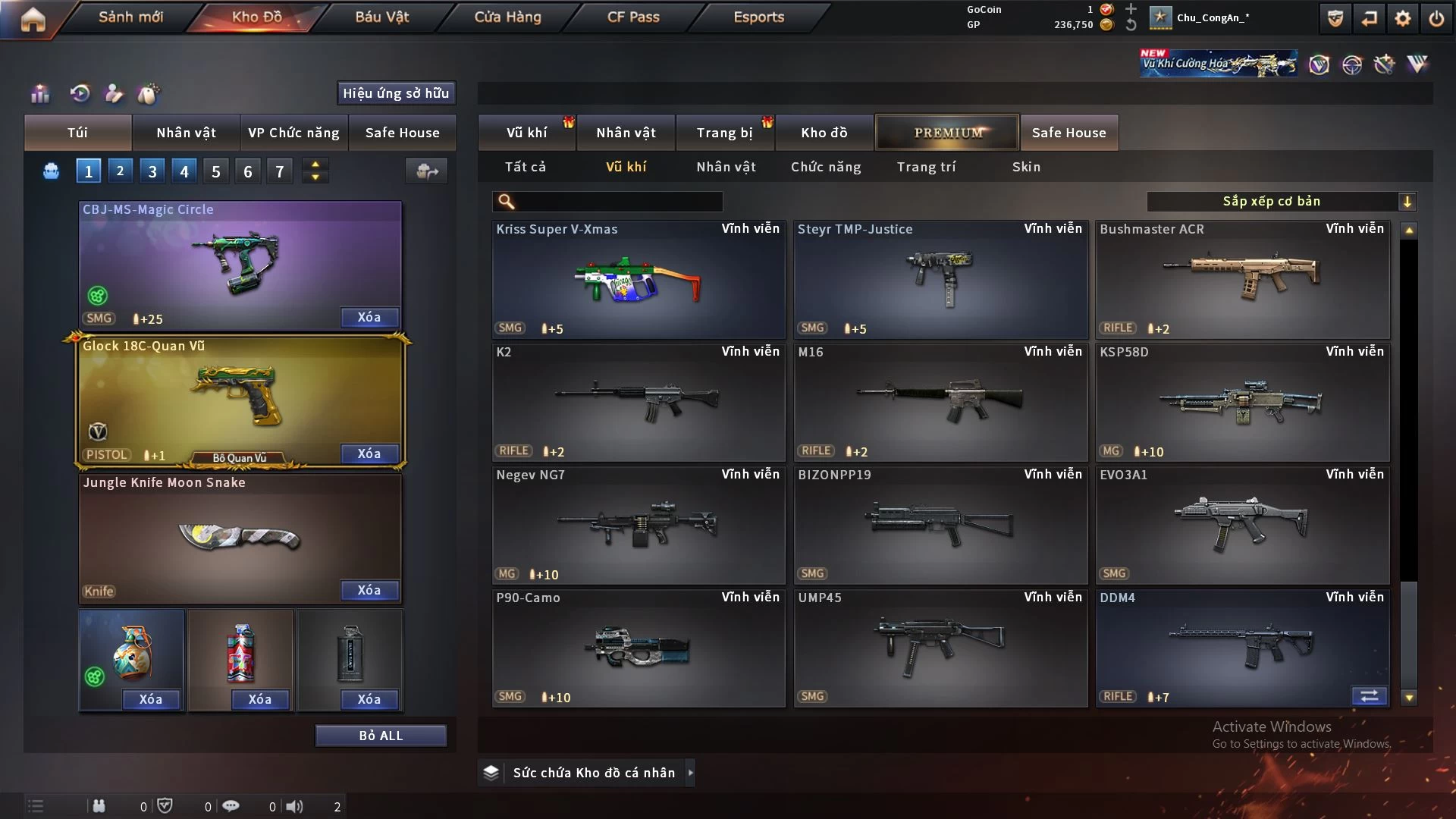Click the power exit button

[1436, 18]
